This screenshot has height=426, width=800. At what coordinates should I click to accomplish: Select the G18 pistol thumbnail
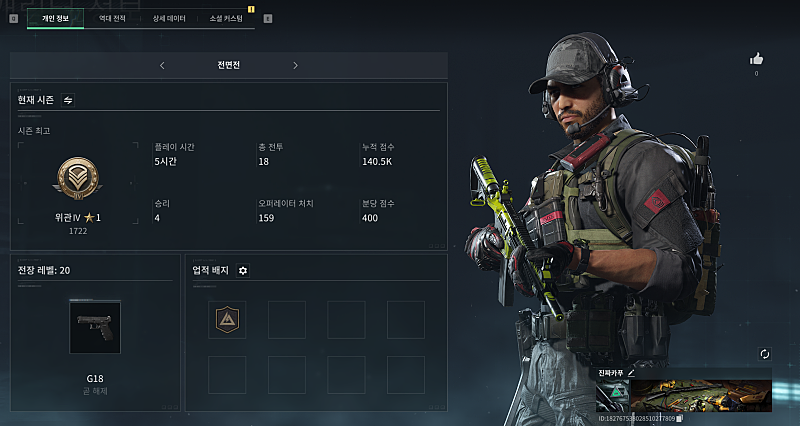tap(95, 326)
